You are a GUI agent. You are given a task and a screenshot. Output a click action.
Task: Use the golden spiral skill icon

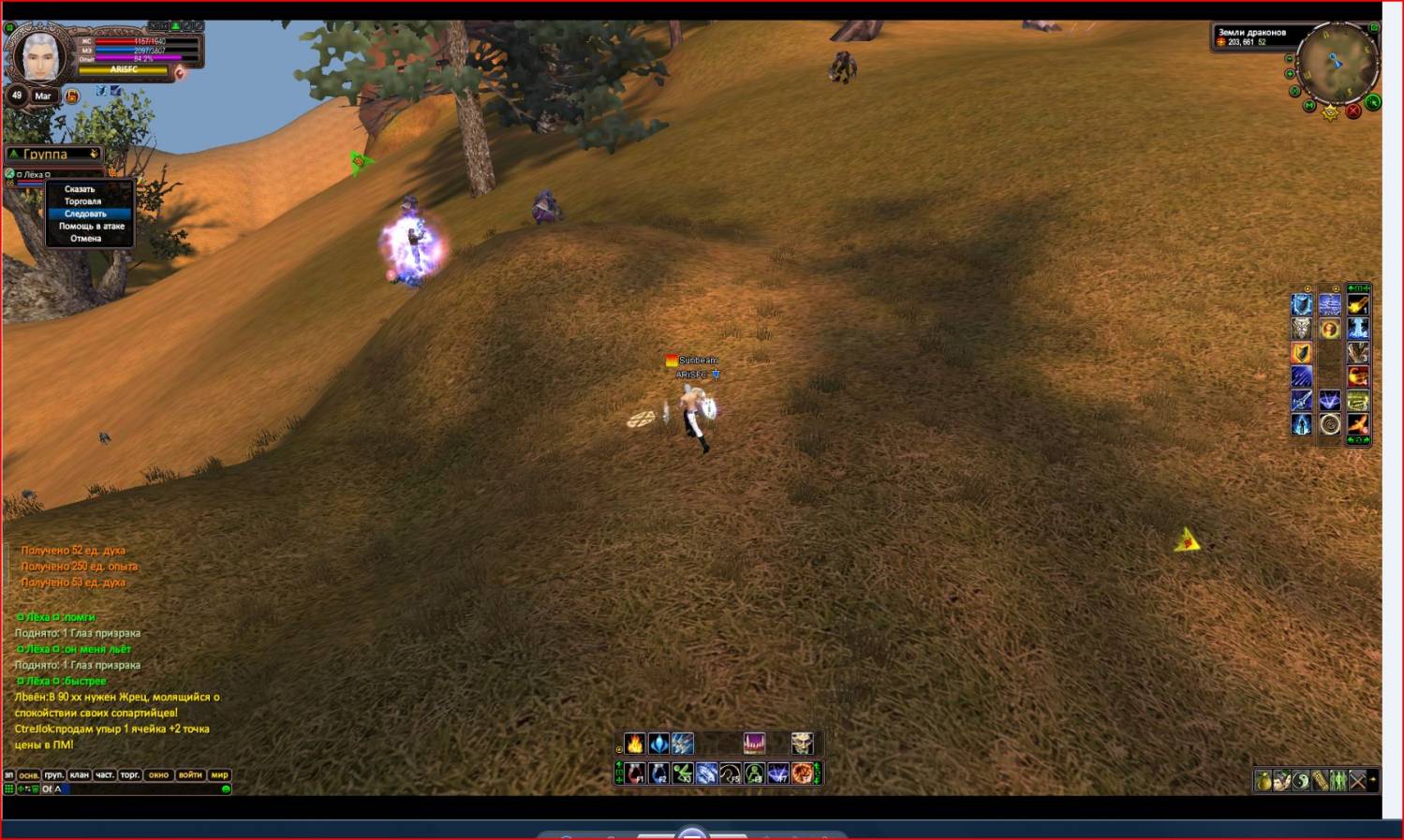coord(1330,425)
